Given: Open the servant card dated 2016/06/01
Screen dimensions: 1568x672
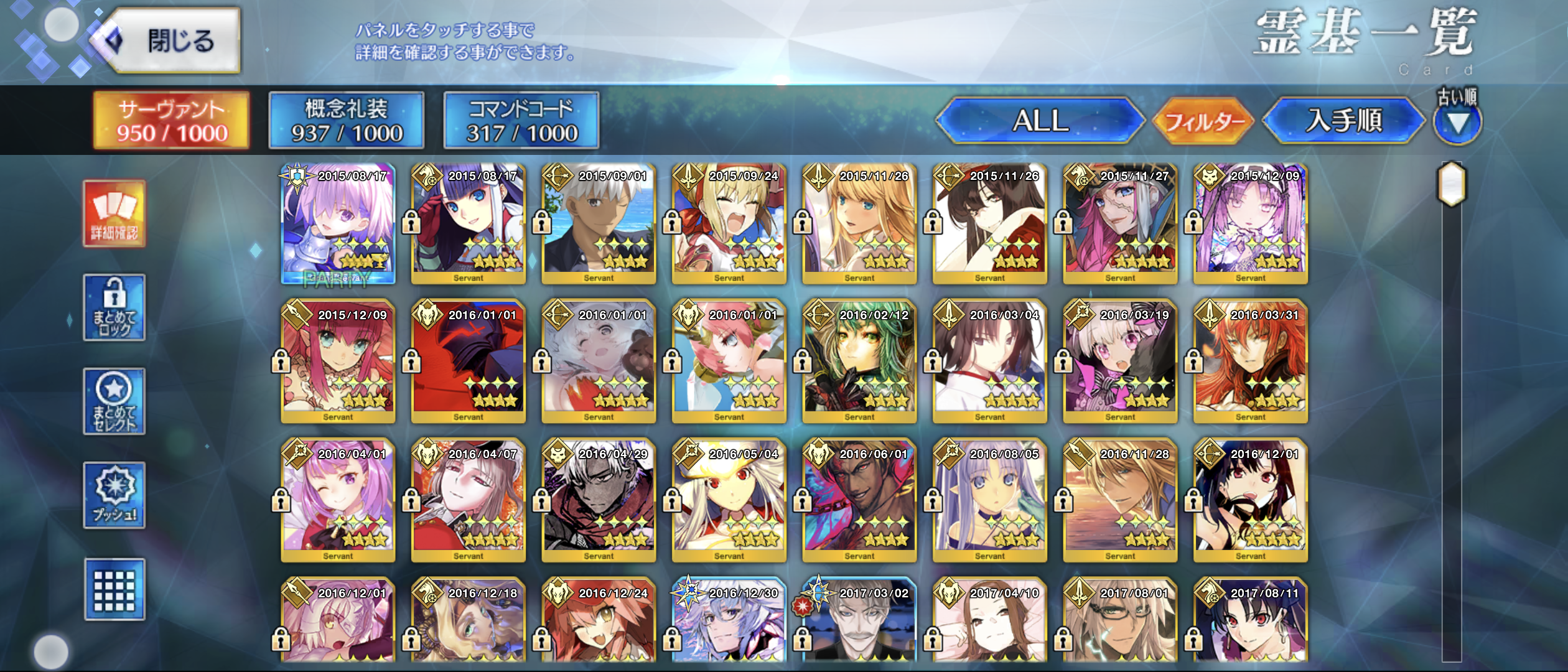Looking at the screenshot, I should point(859,502).
